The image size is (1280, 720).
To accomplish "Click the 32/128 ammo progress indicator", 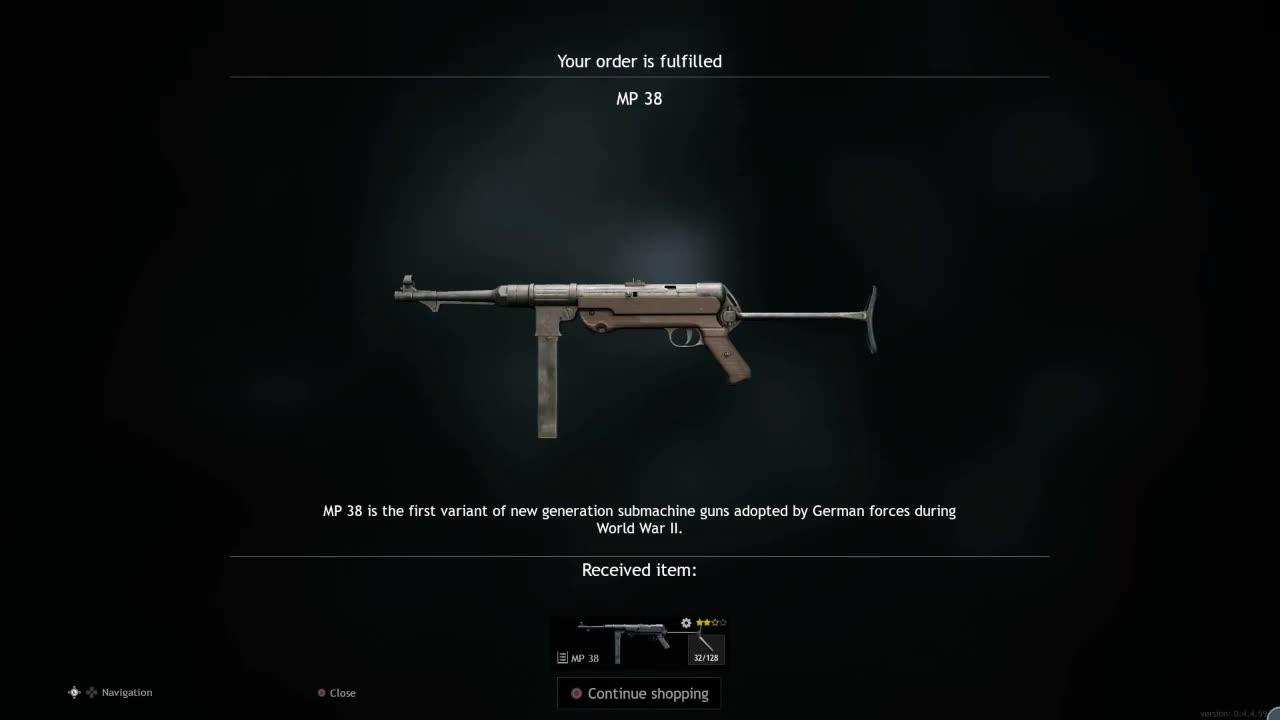I will (x=706, y=657).
